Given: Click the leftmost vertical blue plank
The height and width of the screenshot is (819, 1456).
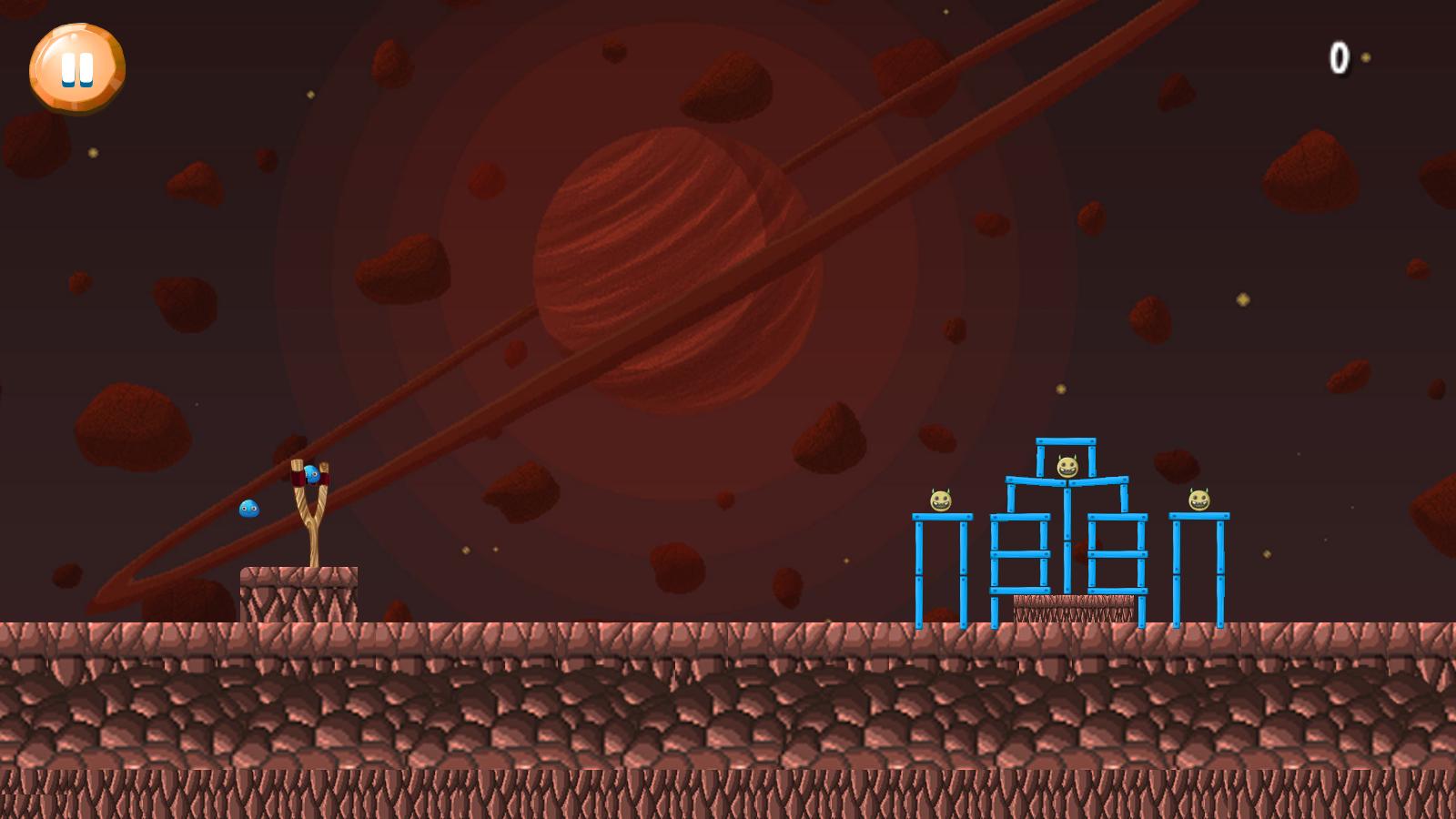Looking at the screenshot, I should coord(918,571).
